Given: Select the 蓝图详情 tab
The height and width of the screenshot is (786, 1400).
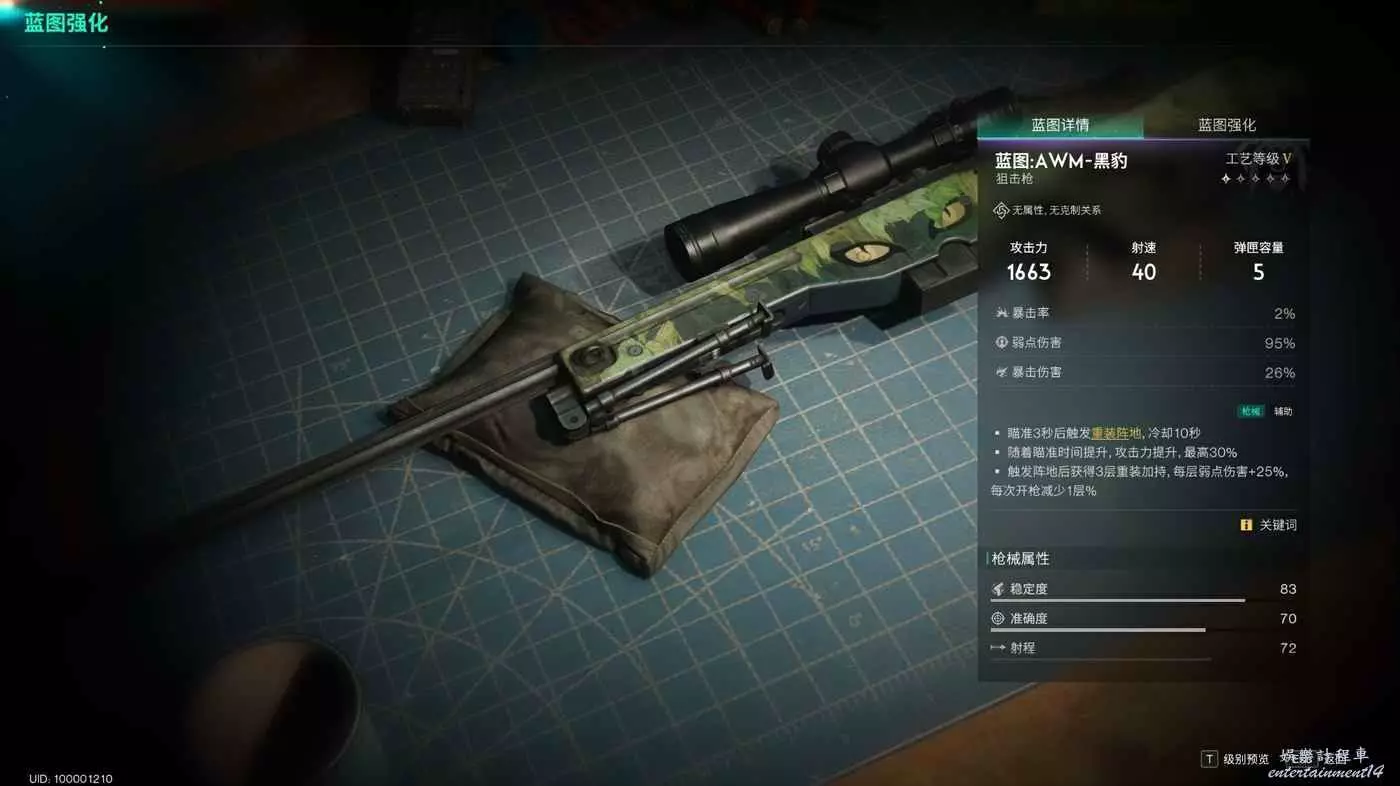Looking at the screenshot, I should point(1060,125).
